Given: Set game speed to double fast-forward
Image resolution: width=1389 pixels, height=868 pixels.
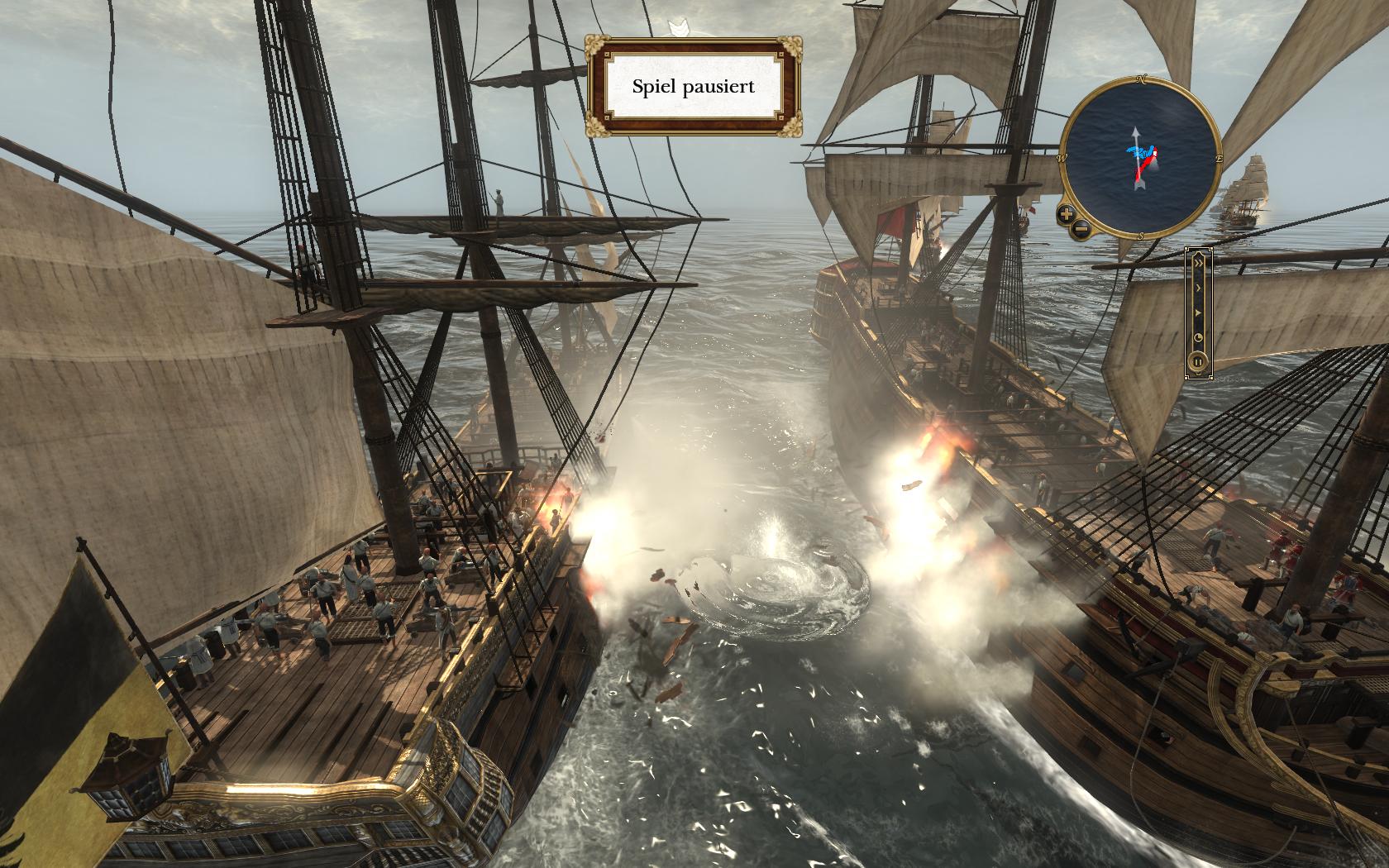Looking at the screenshot, I should tap(1196, 263).
